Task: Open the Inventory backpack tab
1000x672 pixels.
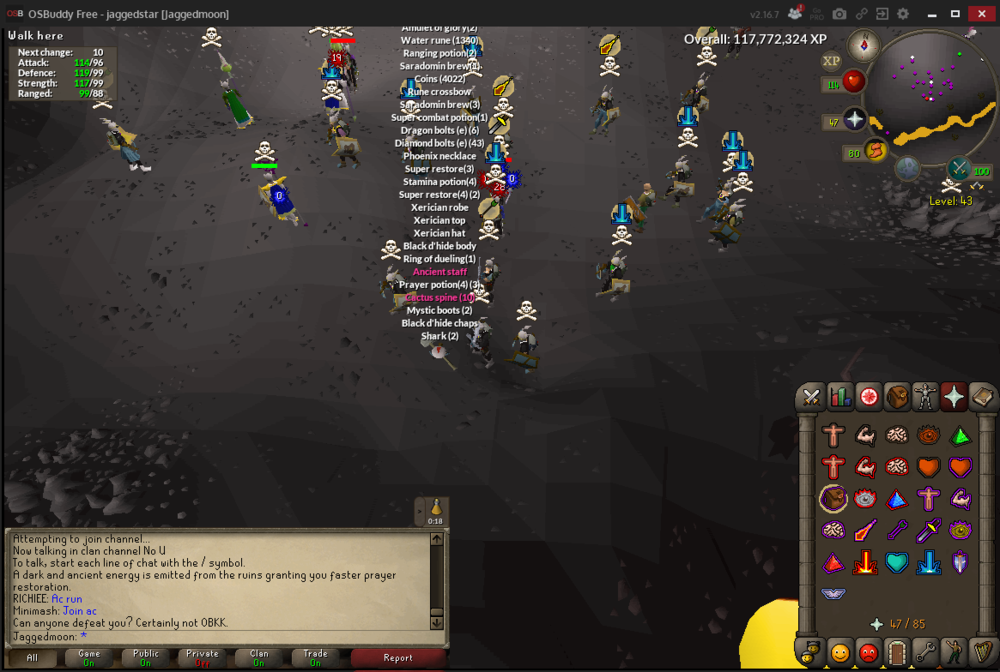Action: [x=897, y=397]
